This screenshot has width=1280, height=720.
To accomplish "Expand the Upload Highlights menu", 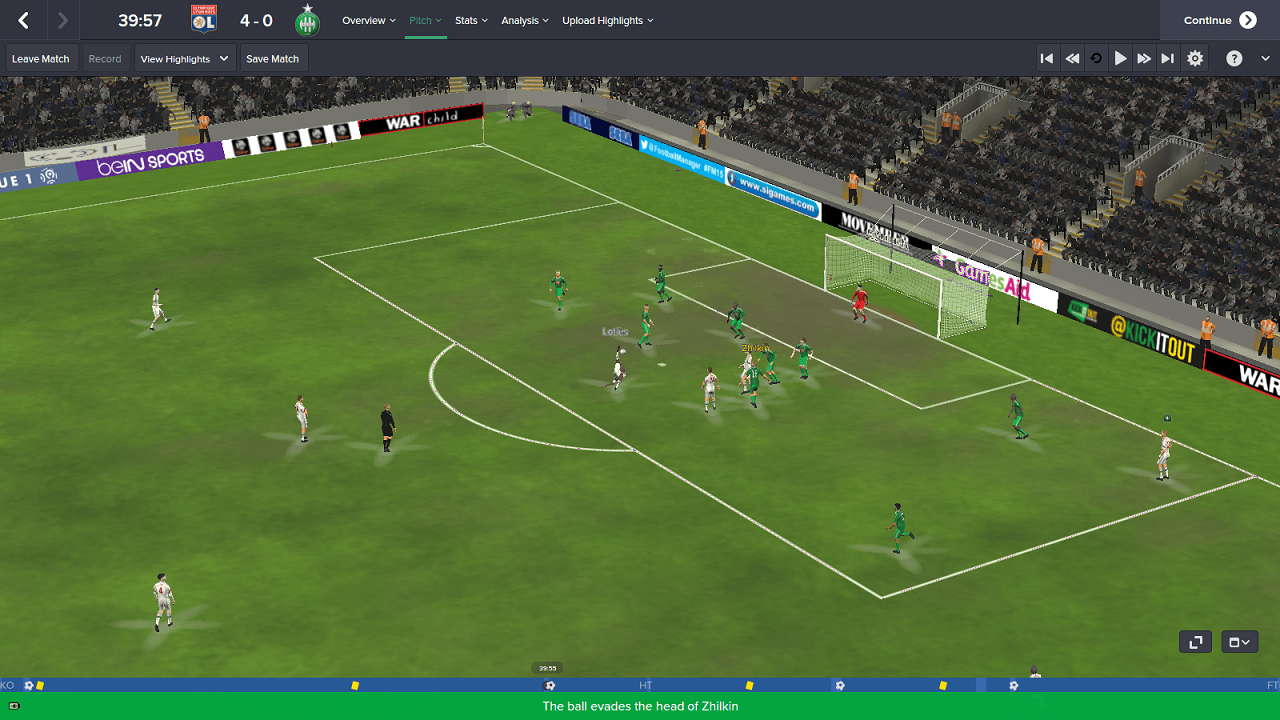I will point(607,20).
